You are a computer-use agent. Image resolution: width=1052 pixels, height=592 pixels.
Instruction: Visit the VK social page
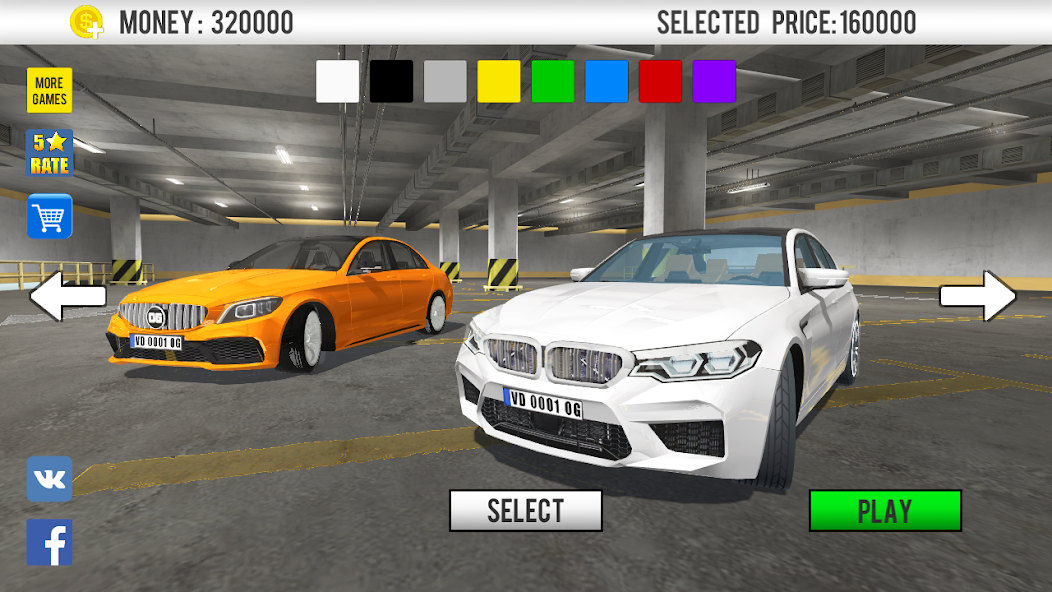click(x=49, y=479)
